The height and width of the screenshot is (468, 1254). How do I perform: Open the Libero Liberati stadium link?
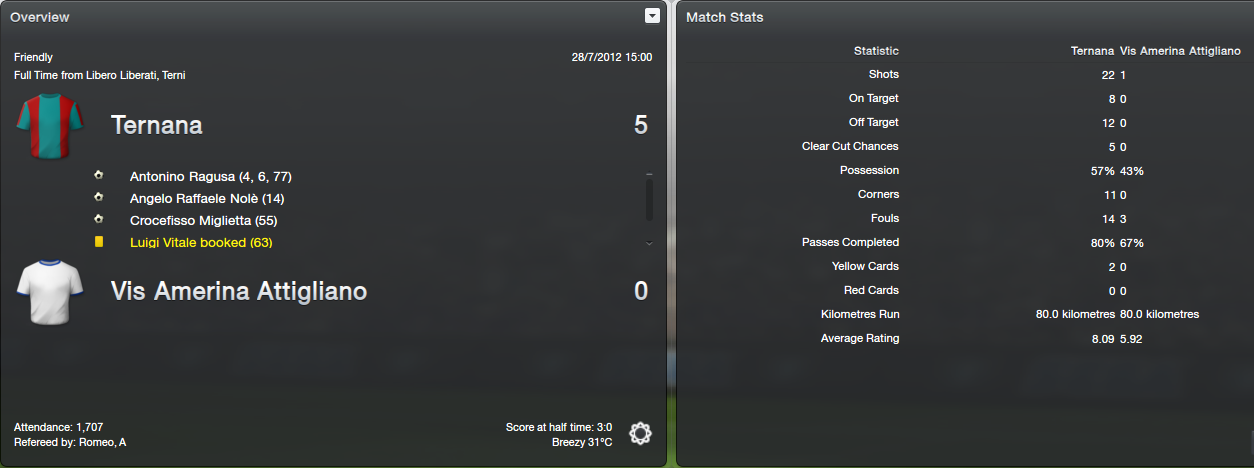(125, 75)
